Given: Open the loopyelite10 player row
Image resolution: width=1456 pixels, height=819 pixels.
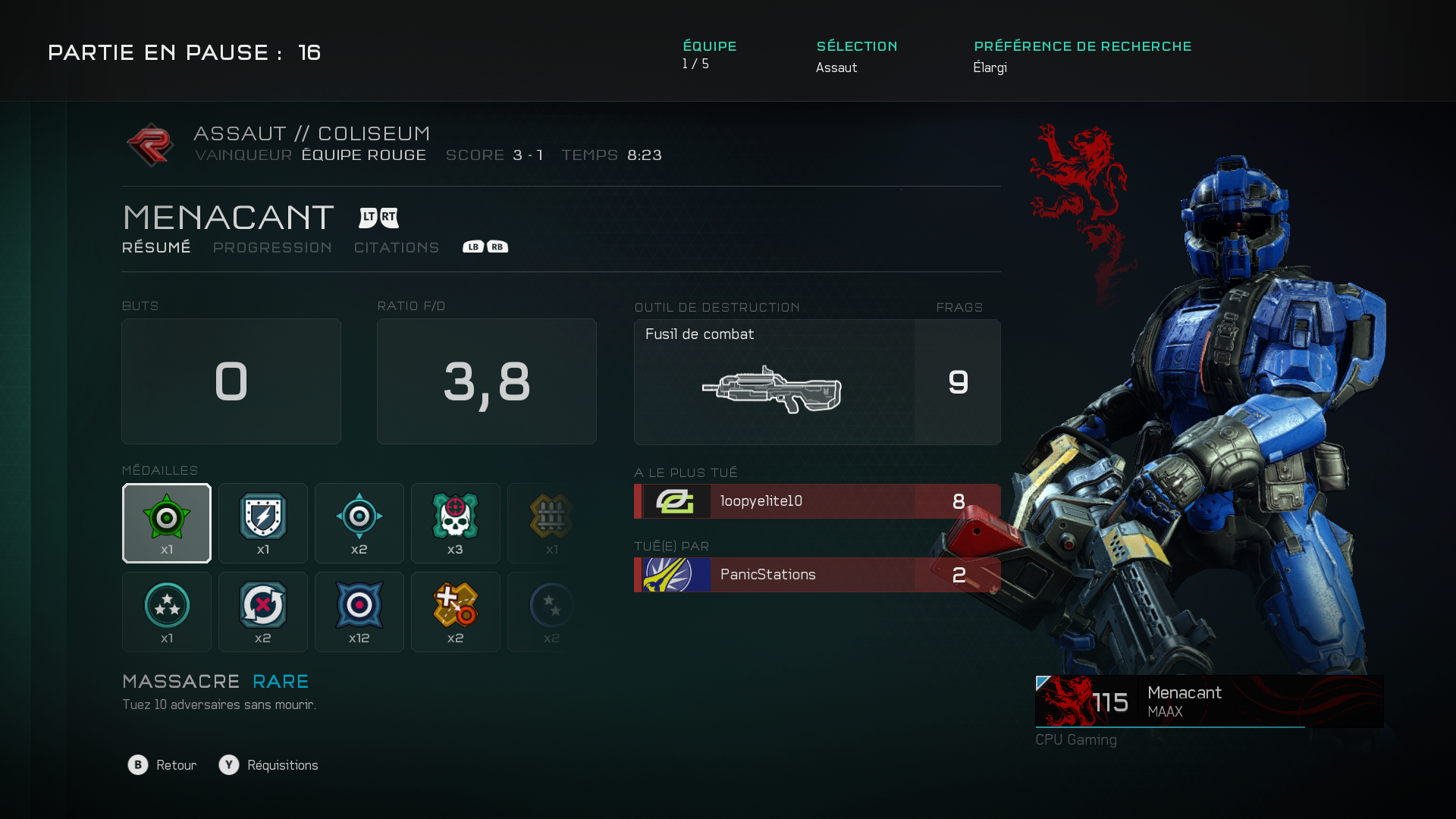Looking at the screenshot, I should [x=817, y=501].
